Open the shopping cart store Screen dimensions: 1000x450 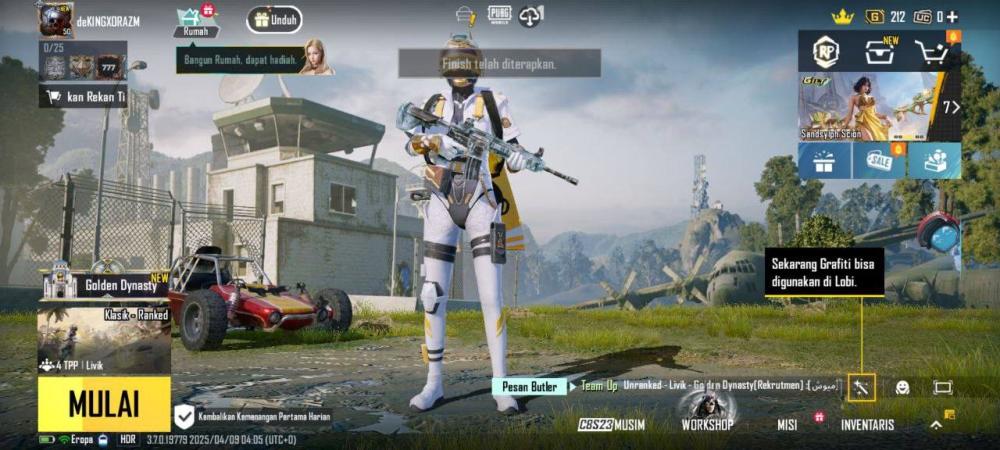click(x=931, y=52)
